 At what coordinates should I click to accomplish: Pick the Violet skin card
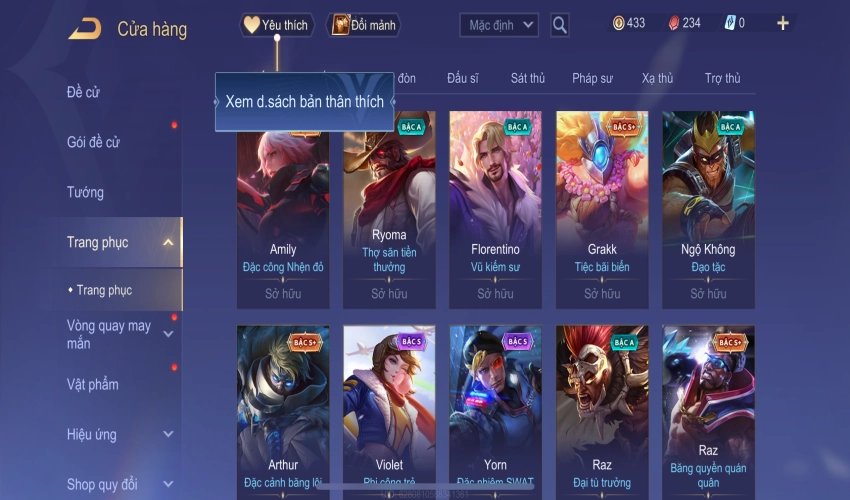coord(389,410)
